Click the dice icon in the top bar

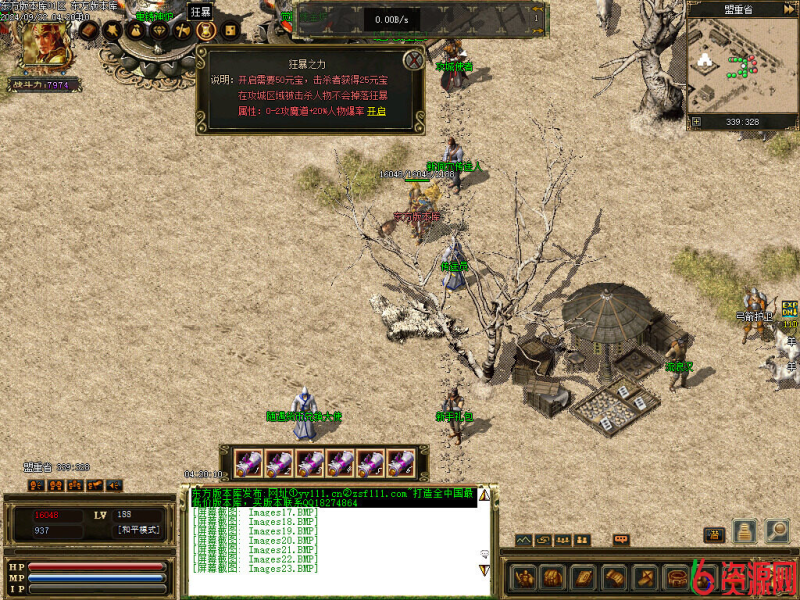pos(229,31)
